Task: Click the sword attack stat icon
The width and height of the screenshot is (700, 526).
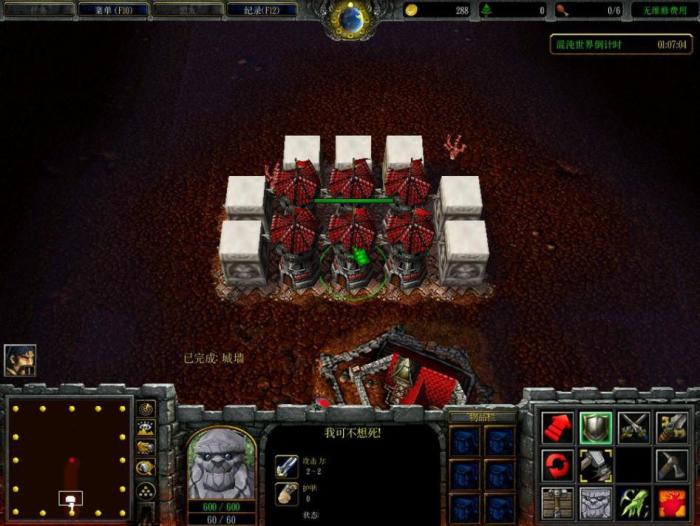Action: (x=285, y=465)
